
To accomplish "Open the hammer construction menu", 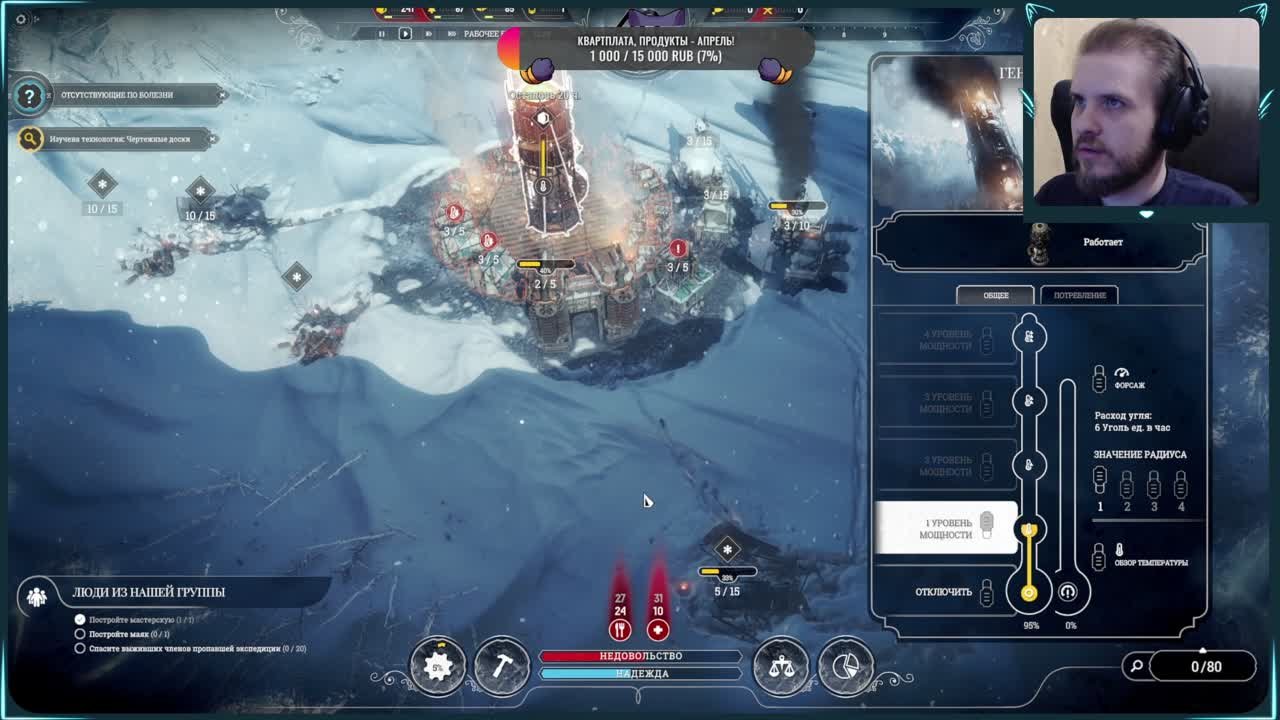I will (x=502, y=667).
